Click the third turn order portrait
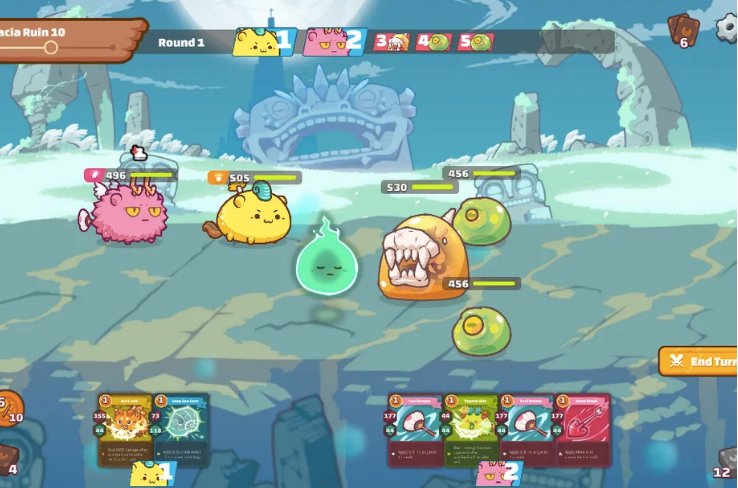The width and height of the screenshot is (738, 488). (390, 42)
